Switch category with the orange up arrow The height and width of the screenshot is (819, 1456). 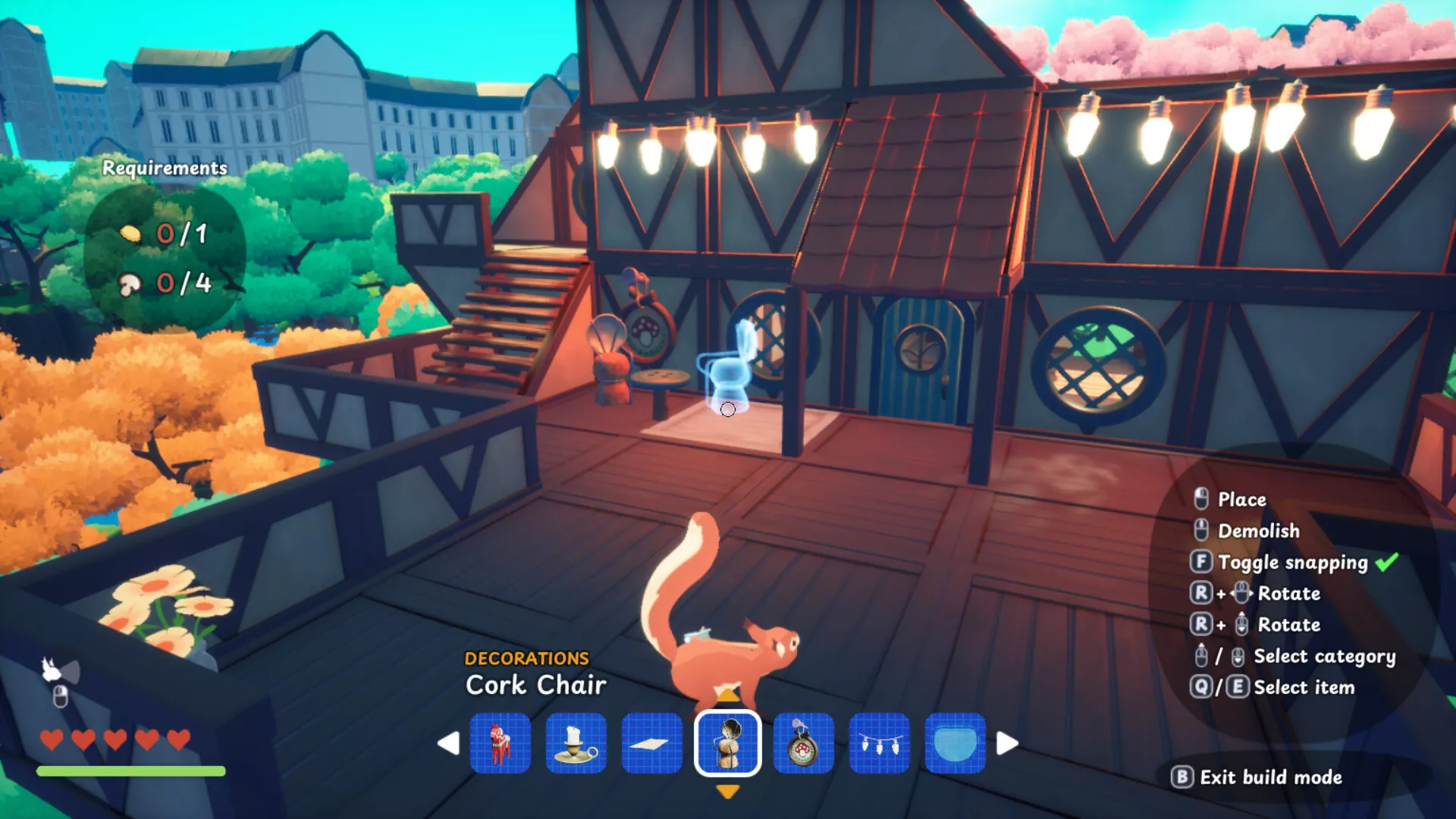point(728,695)
